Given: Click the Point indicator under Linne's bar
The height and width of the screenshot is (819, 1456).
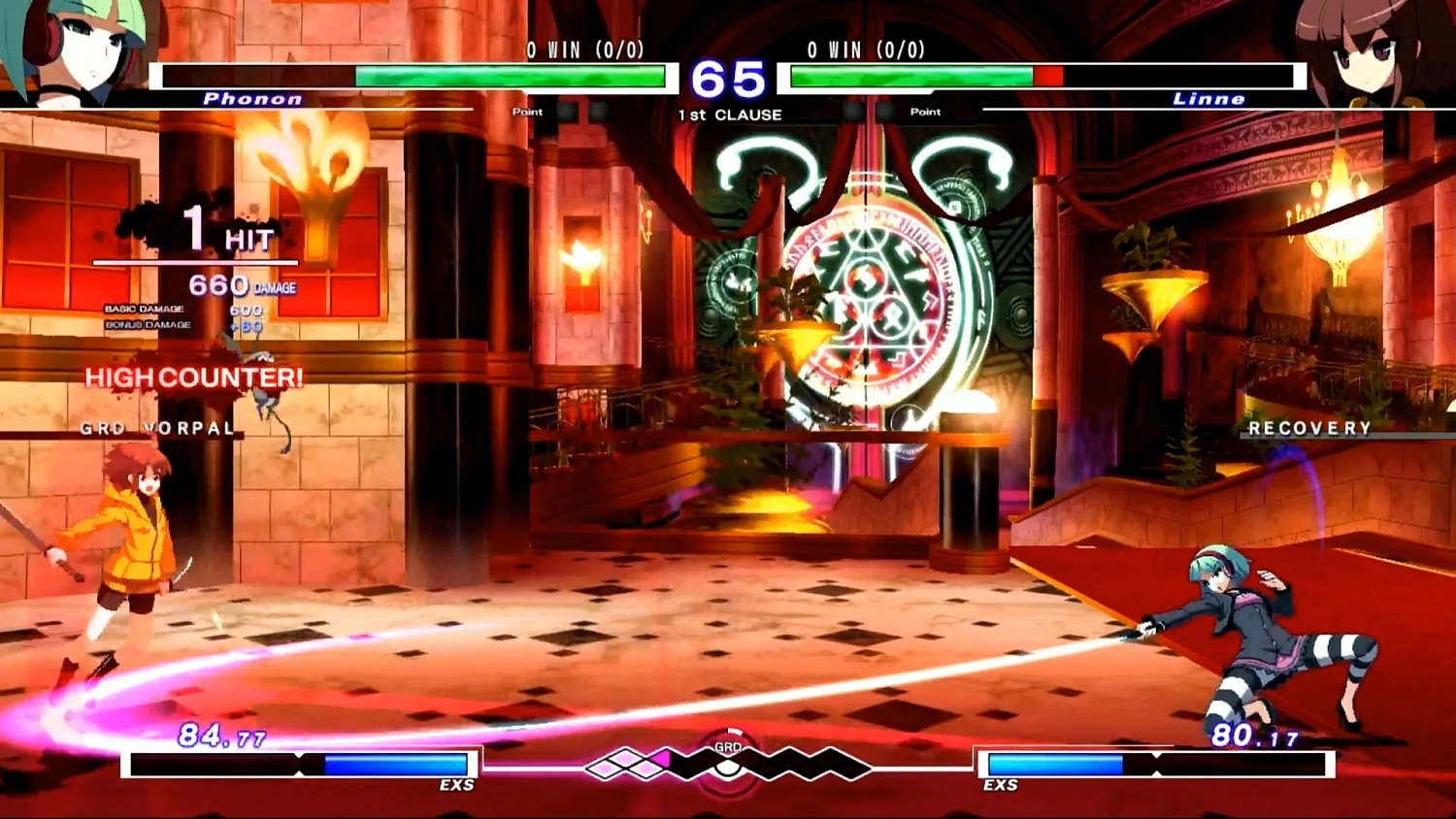Looking at the screenshot, I should pos(924,112).
